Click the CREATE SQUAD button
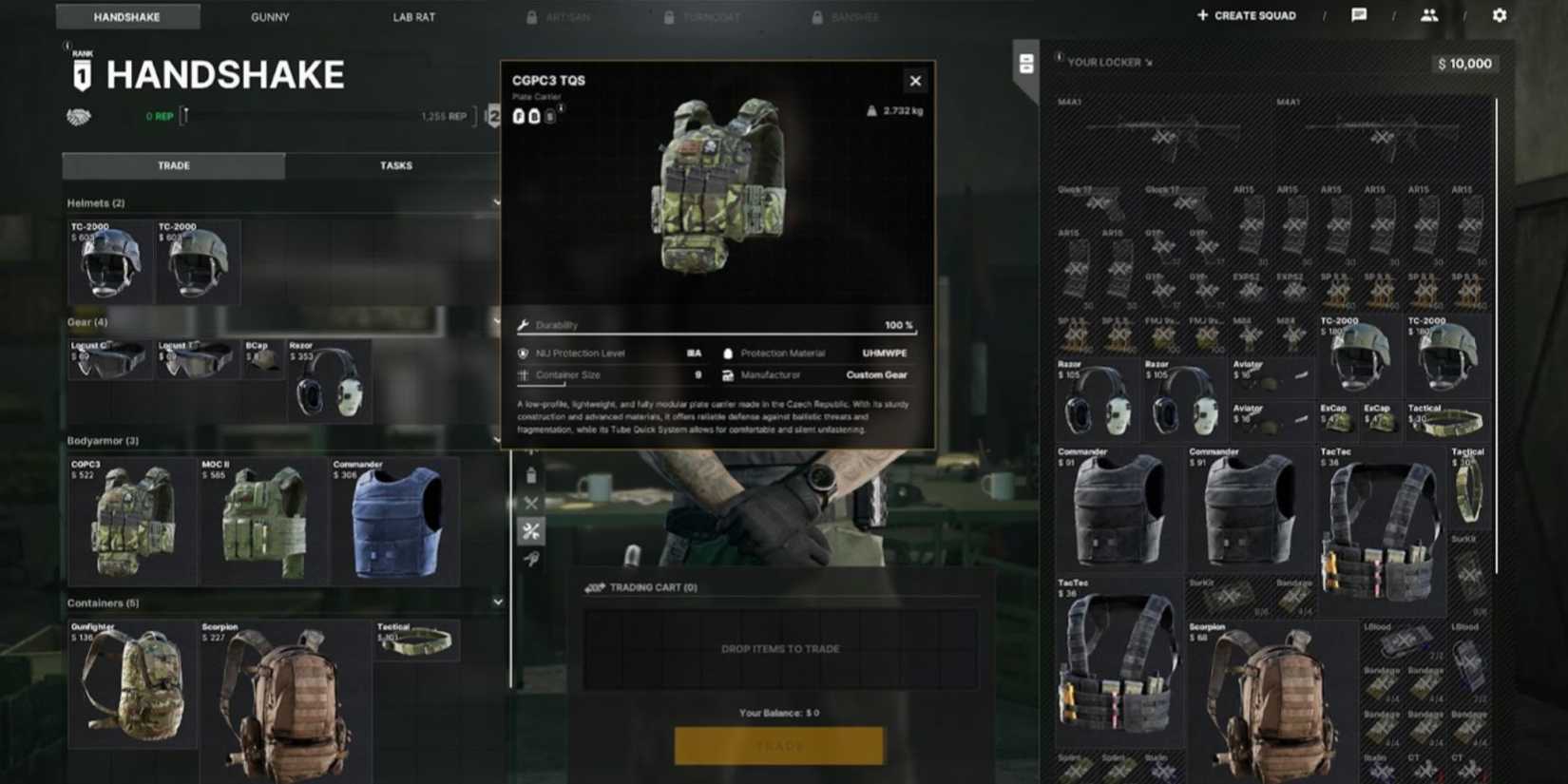 coord(1245,14)
